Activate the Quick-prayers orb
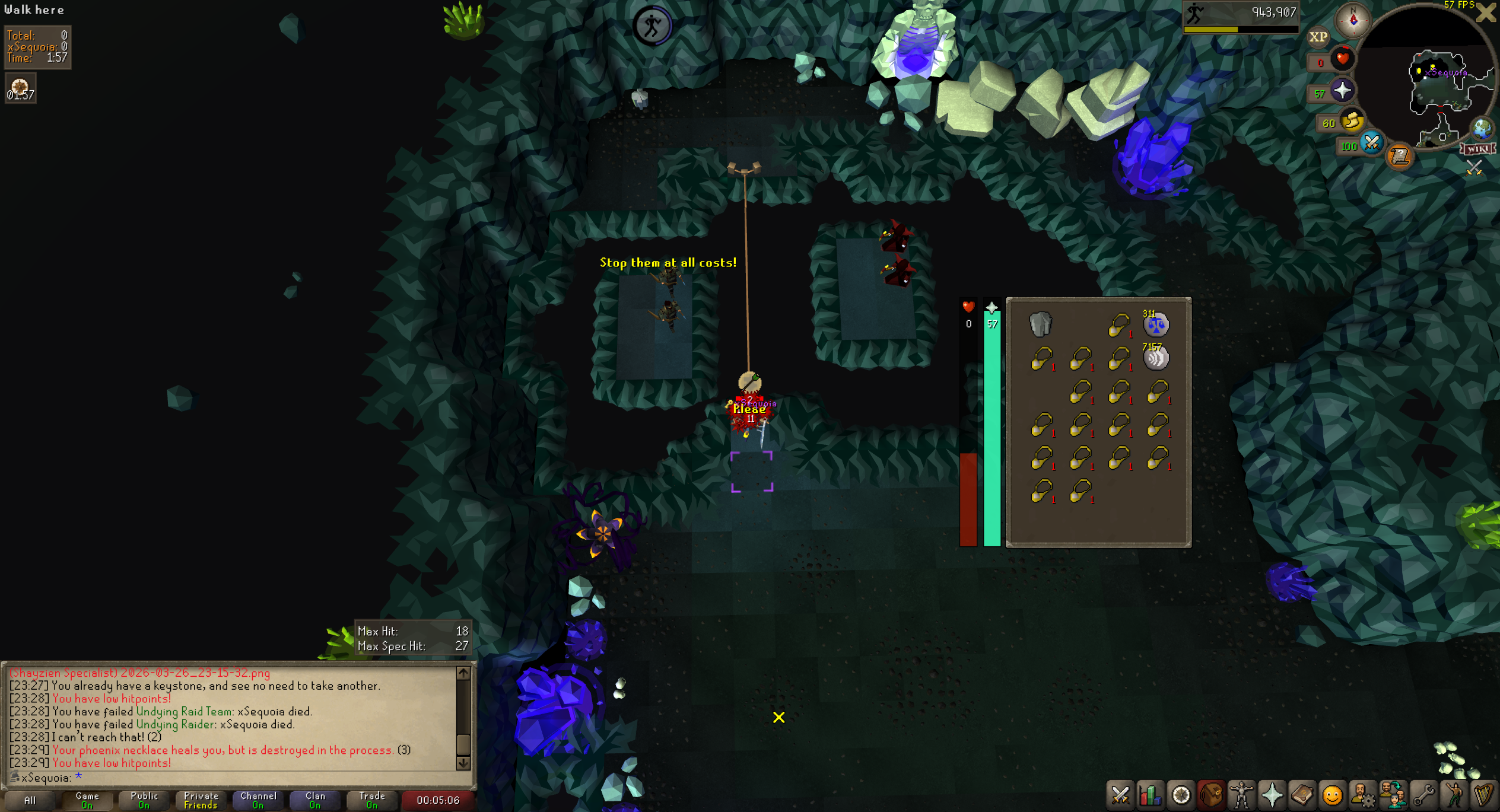The height and width of the screenshot is (812, 1500). 1342,91
